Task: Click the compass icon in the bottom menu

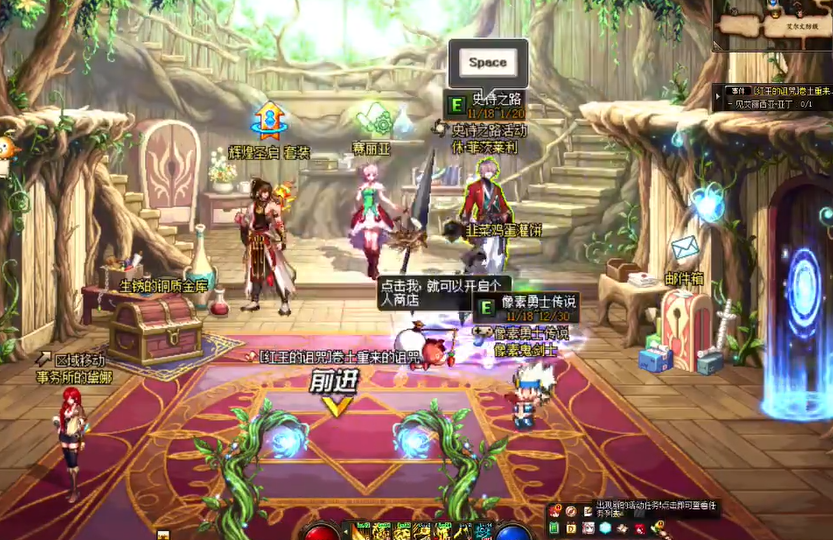Action: tap(571, 512)
